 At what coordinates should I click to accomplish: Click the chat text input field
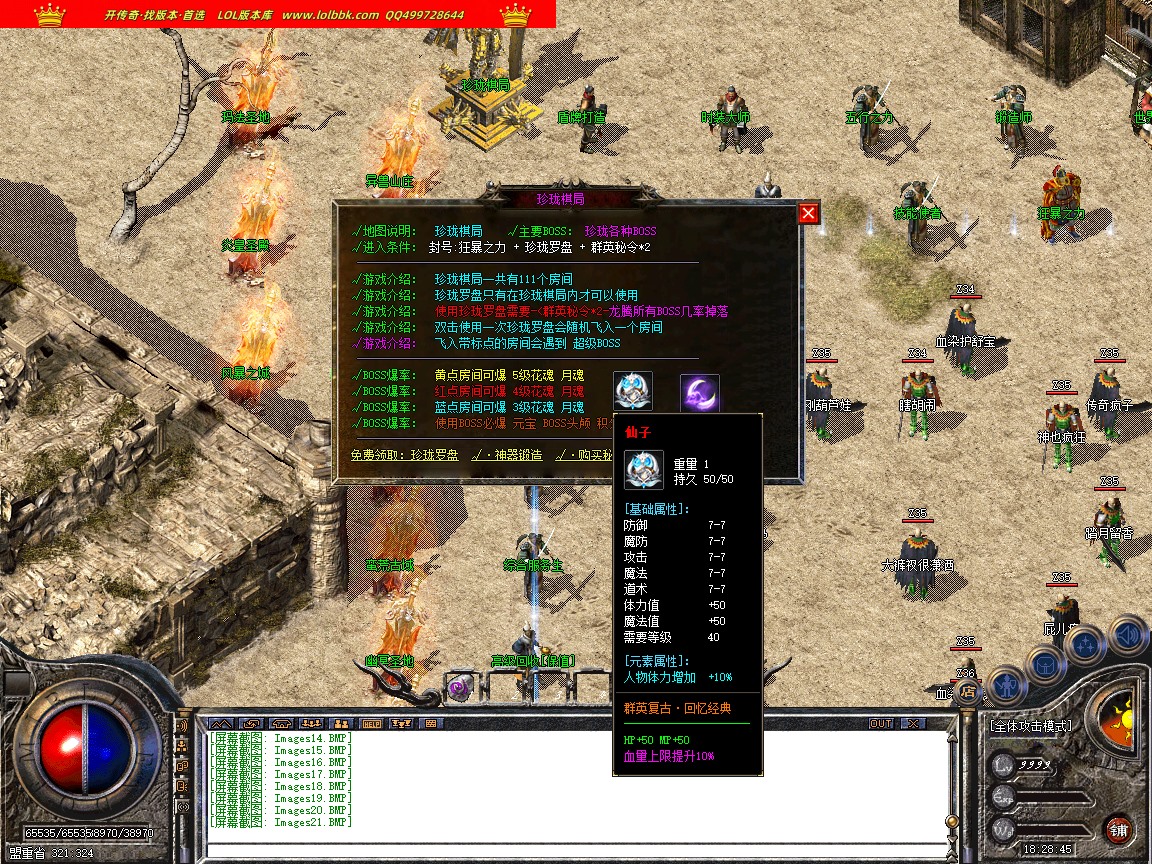tap(570, 849)
